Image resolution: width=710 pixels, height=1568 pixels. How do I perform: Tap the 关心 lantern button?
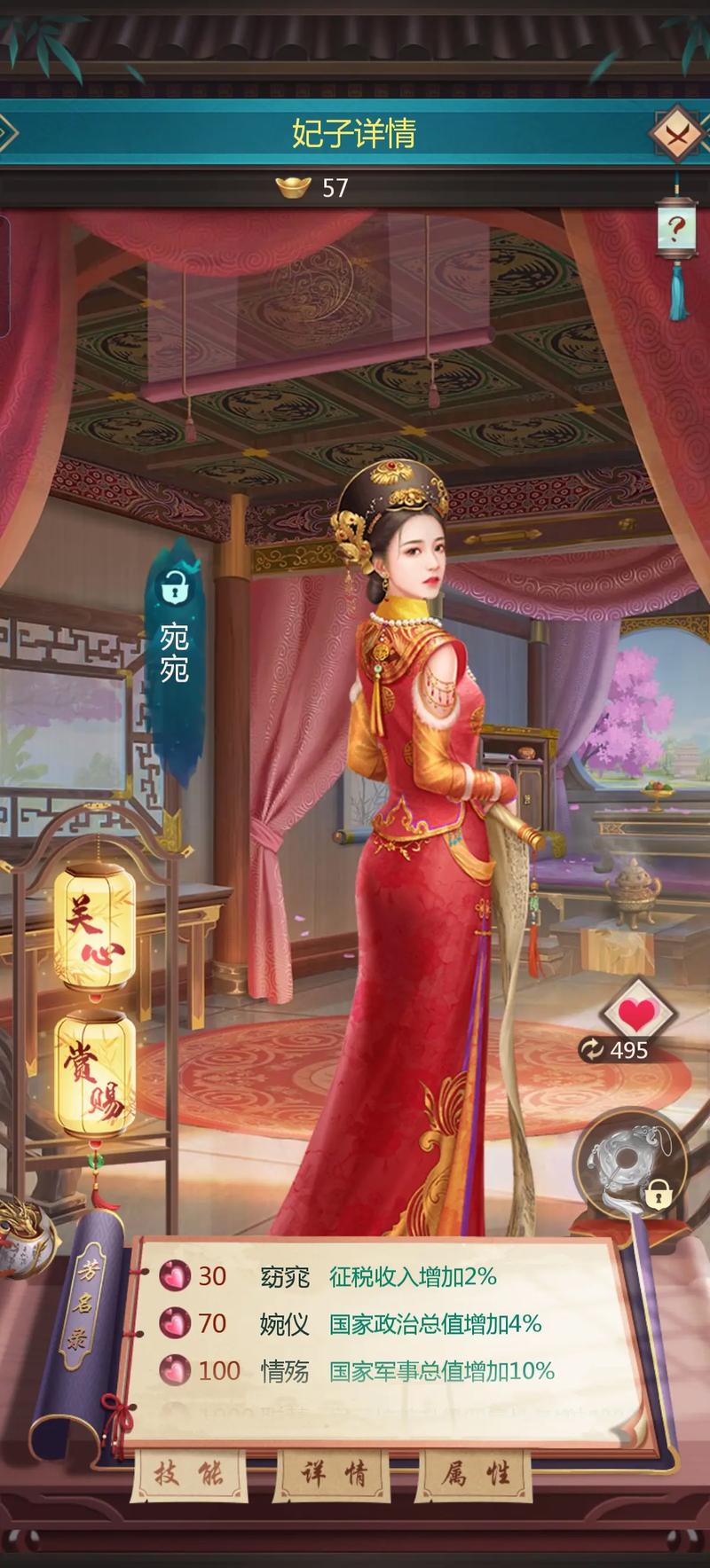click(x=94, y=927)
